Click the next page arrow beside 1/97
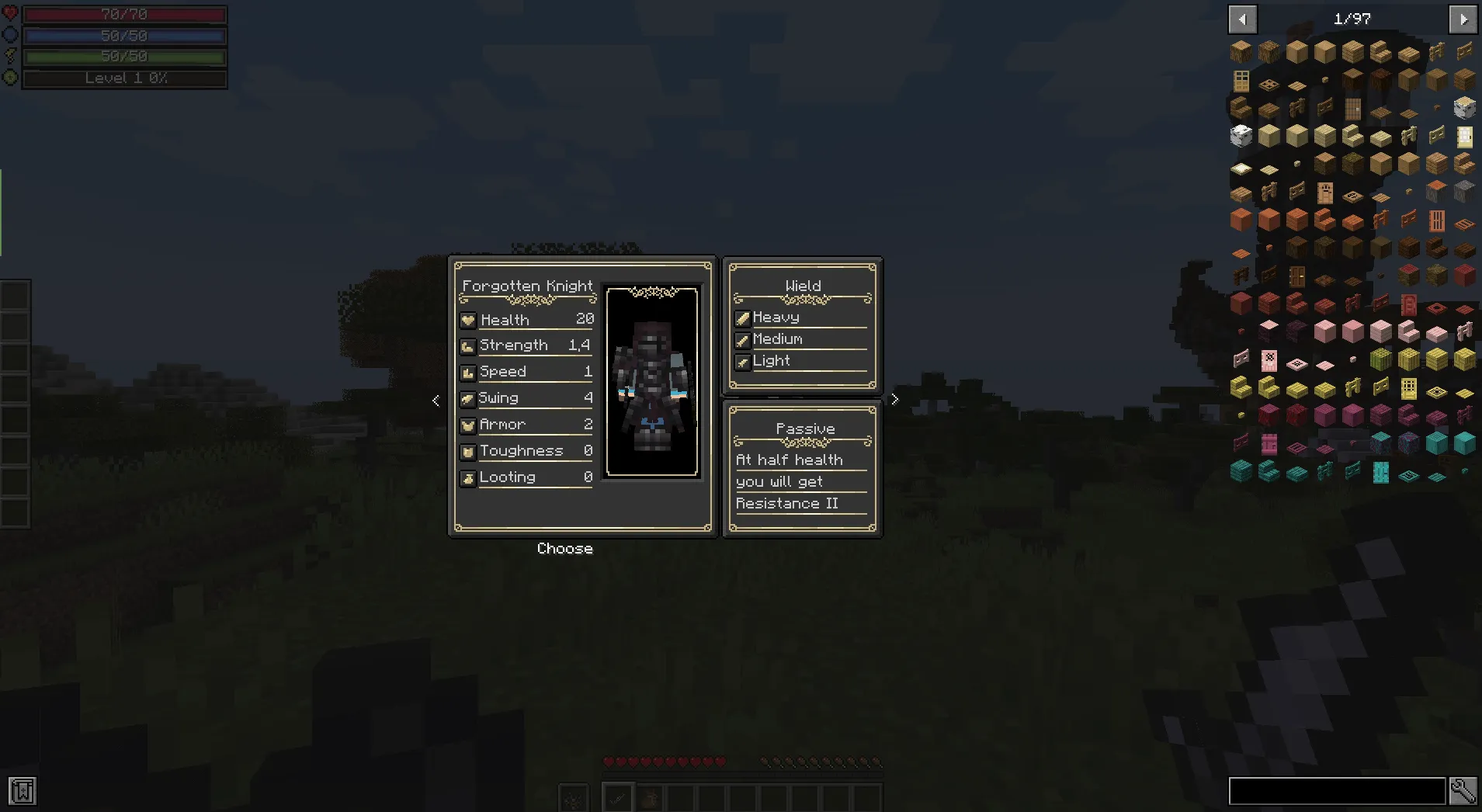Viewport: 1482px width, 812px height. [x=1465, y=19]
